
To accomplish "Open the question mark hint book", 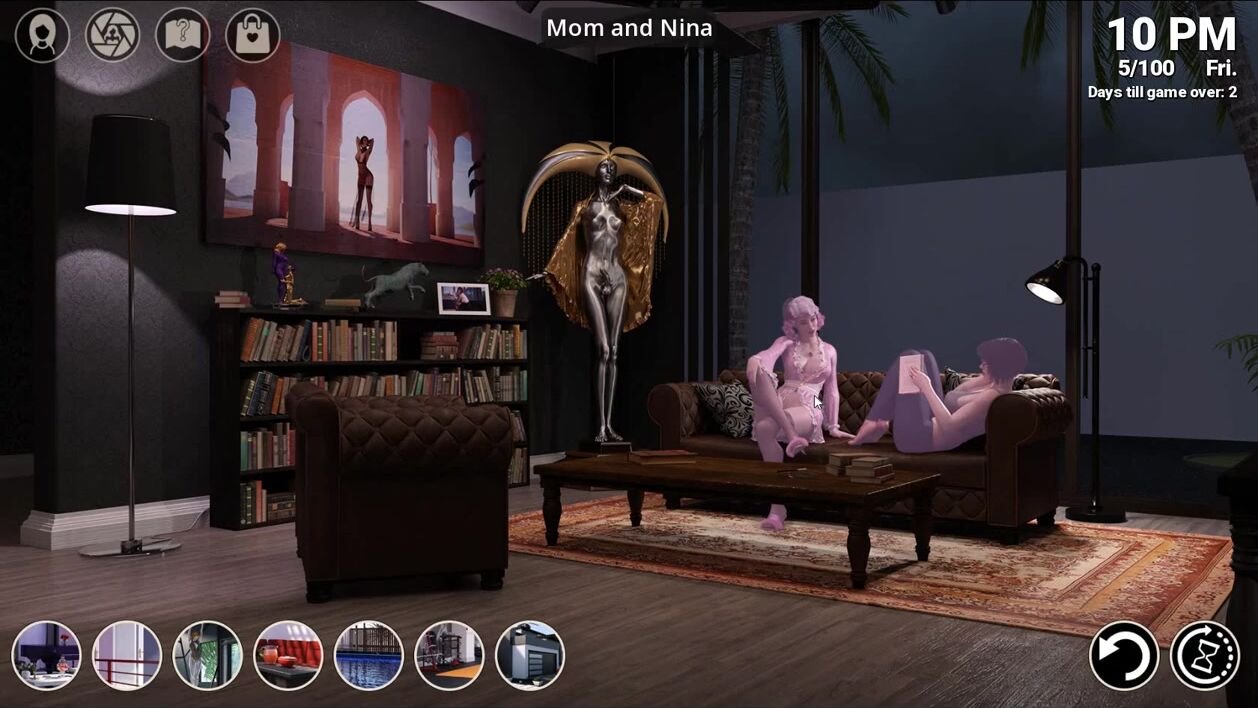I will pyautogui.click(x=182, y=36).
